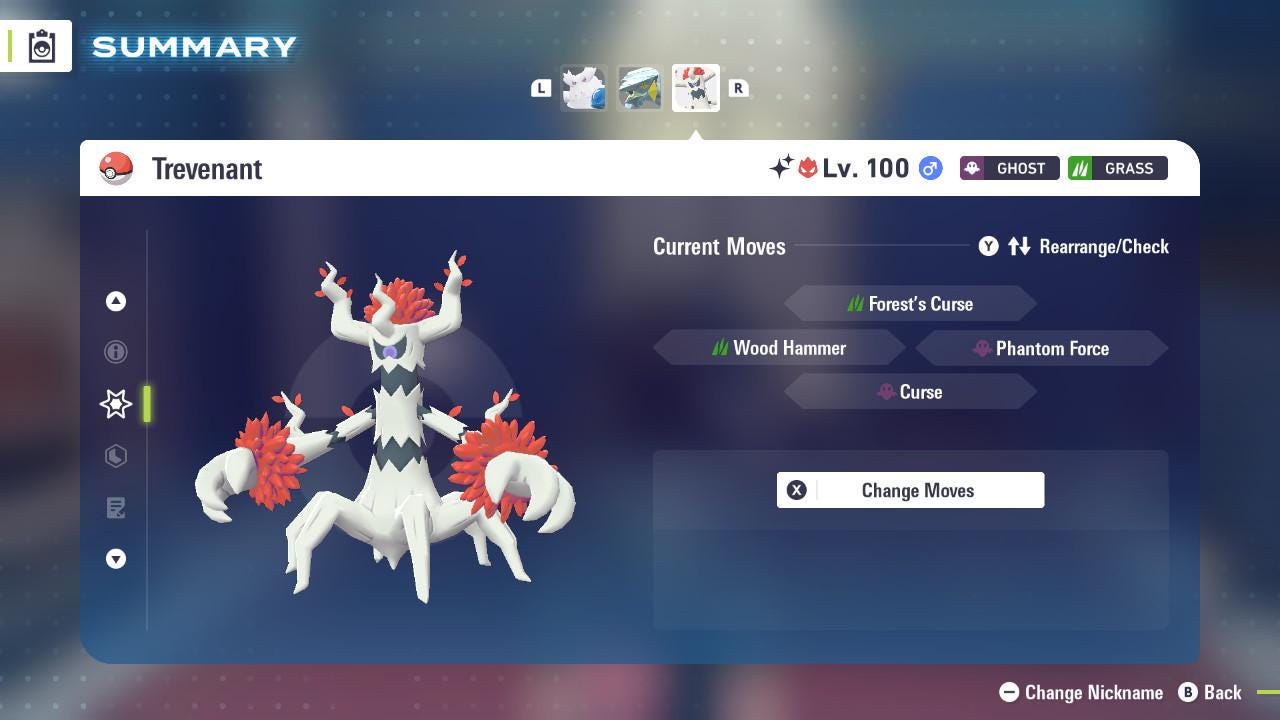Select the male gender symbol
Image resolution: width=1280 pixels, height=720 pixels.
[x=928, y=169]
